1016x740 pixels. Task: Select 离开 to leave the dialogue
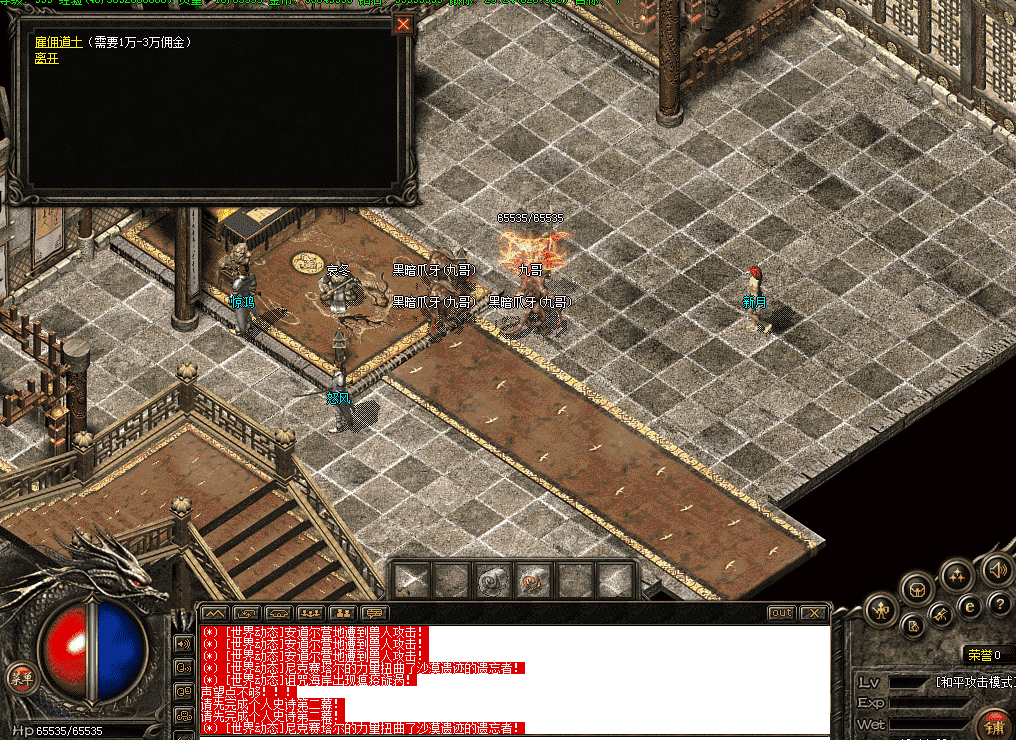click(46, 58)
